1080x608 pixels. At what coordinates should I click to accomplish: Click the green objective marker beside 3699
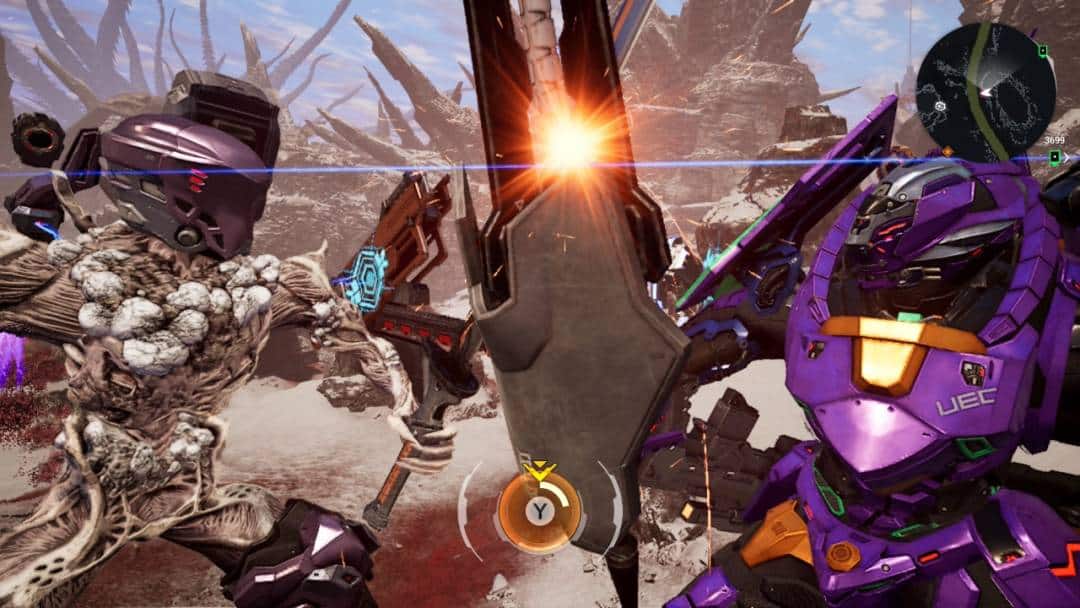point(1052,157)
